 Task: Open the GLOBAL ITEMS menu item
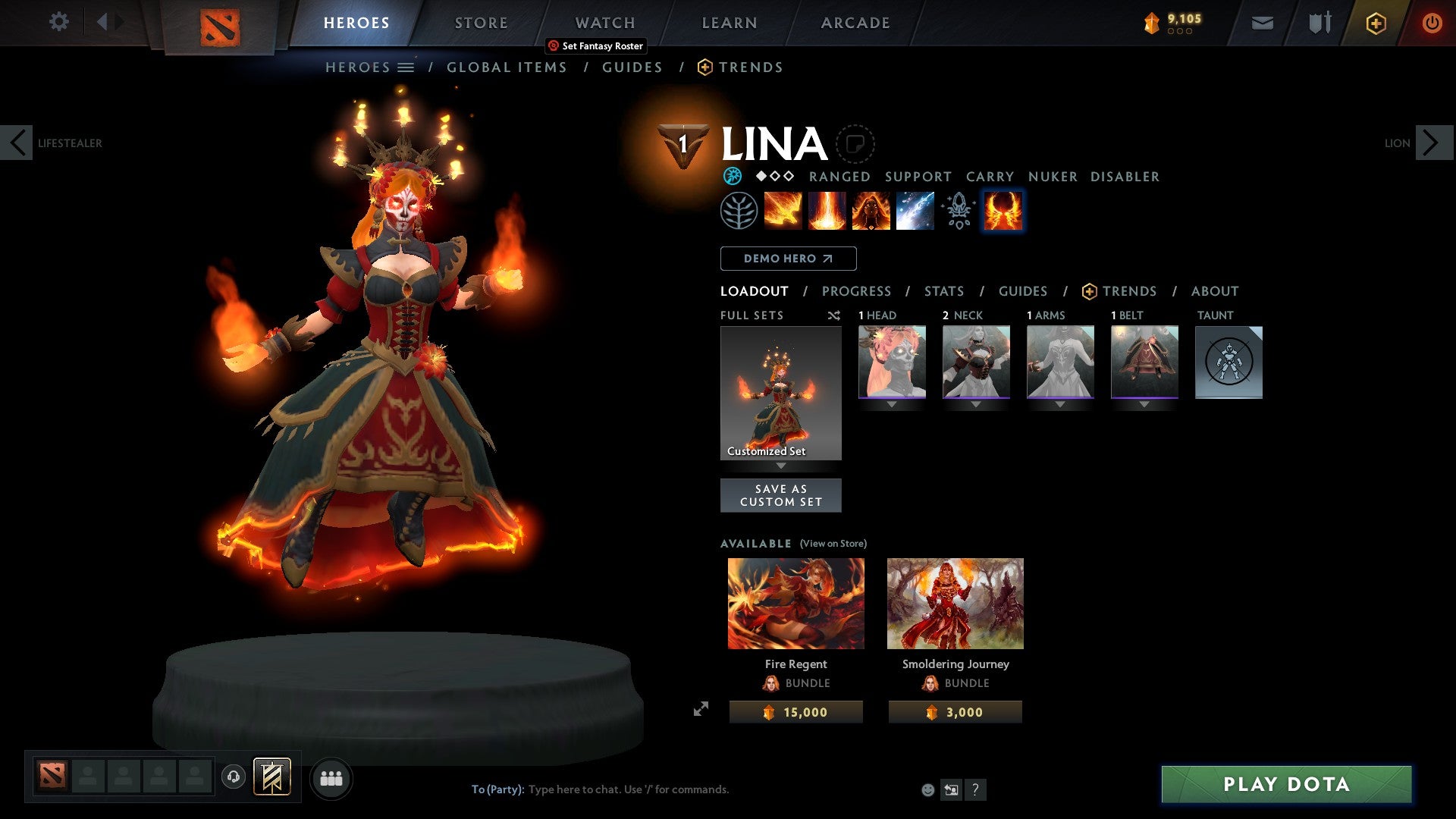click(507, 67)
